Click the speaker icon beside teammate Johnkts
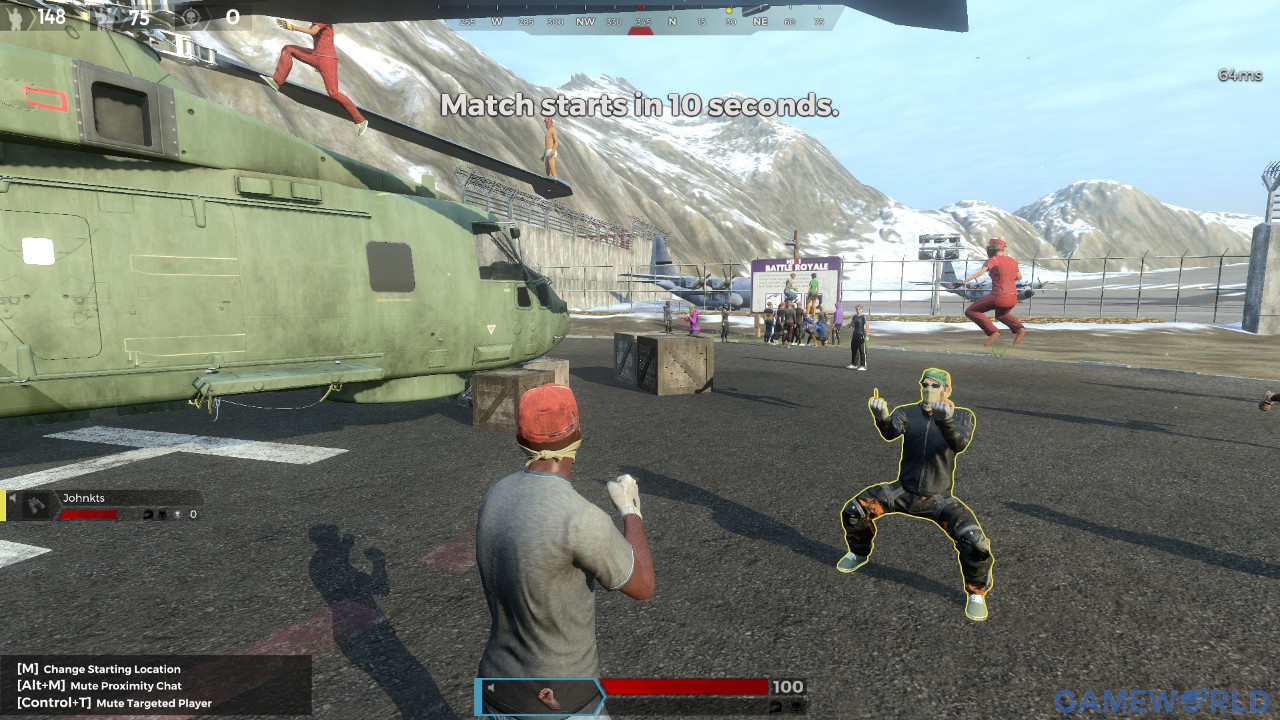Viewport: 1280px width, 720px height. coord(13,497)
